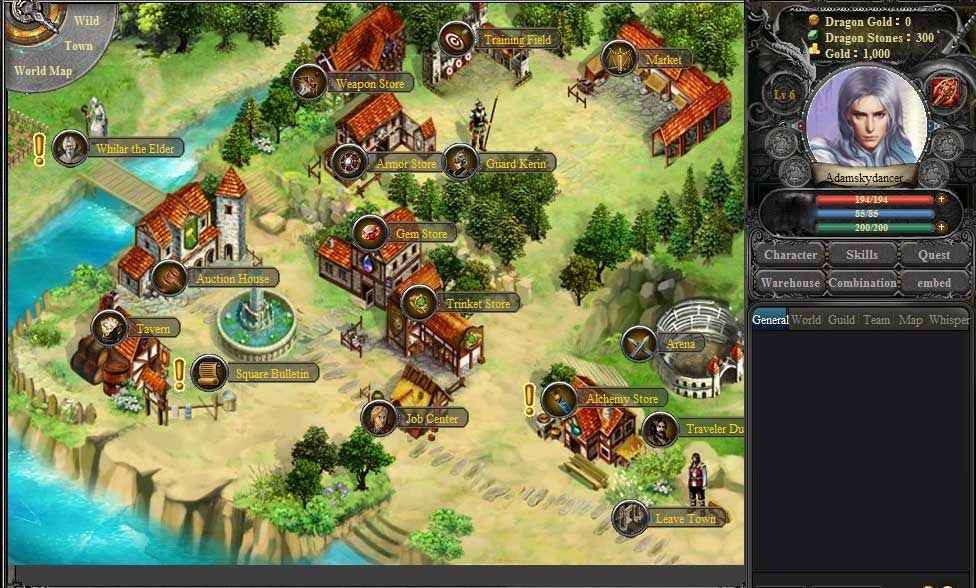Go to the Wild area

coord(86,20)
